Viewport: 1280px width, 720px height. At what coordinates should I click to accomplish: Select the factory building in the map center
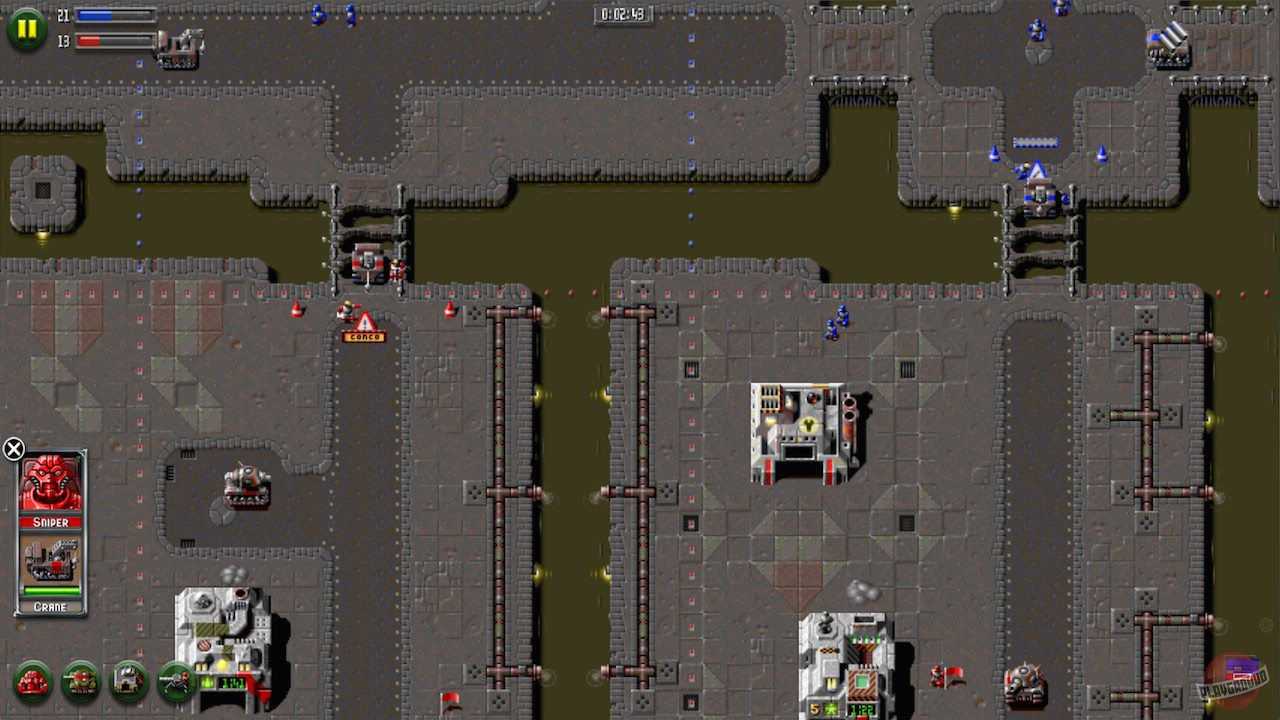800,430
